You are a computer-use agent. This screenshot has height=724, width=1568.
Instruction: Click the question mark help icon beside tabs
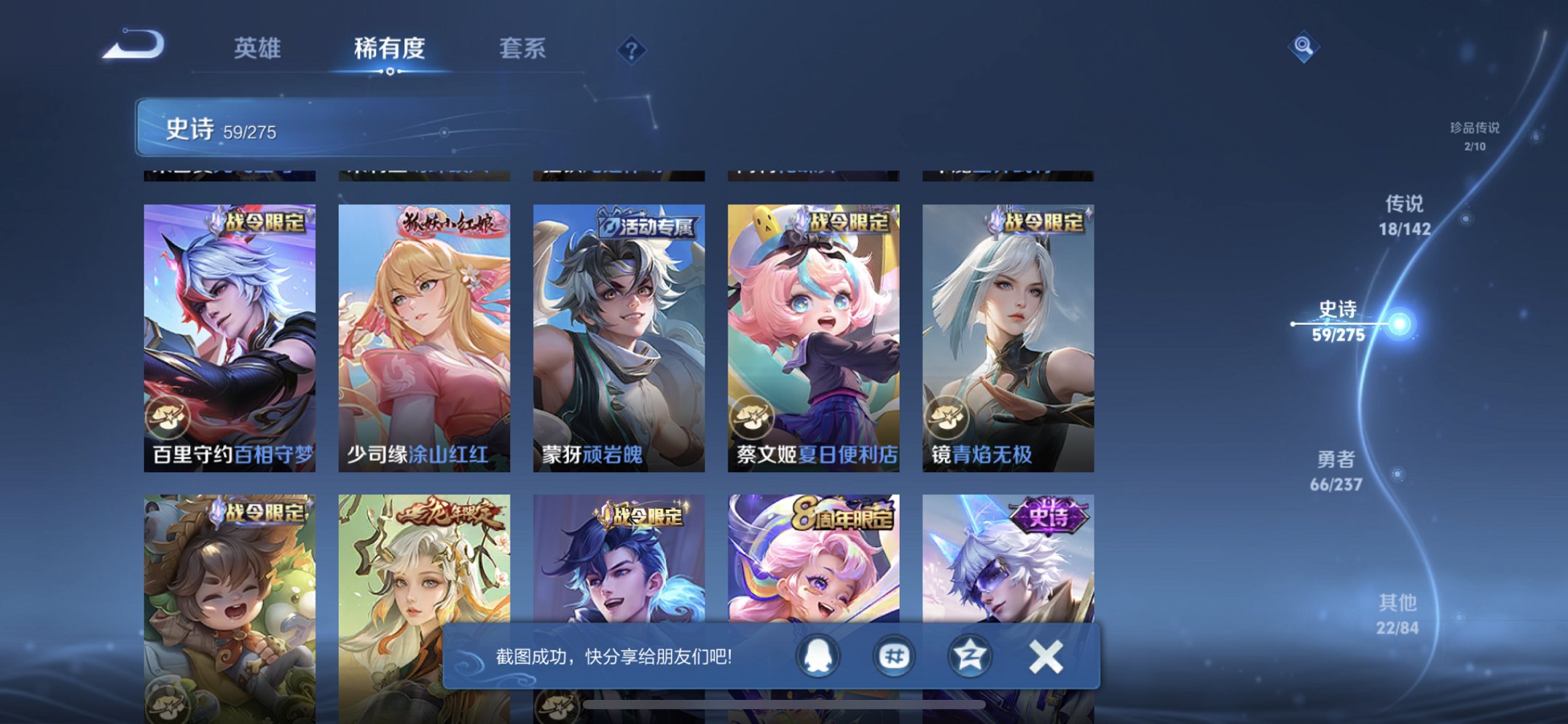(631, 49)
